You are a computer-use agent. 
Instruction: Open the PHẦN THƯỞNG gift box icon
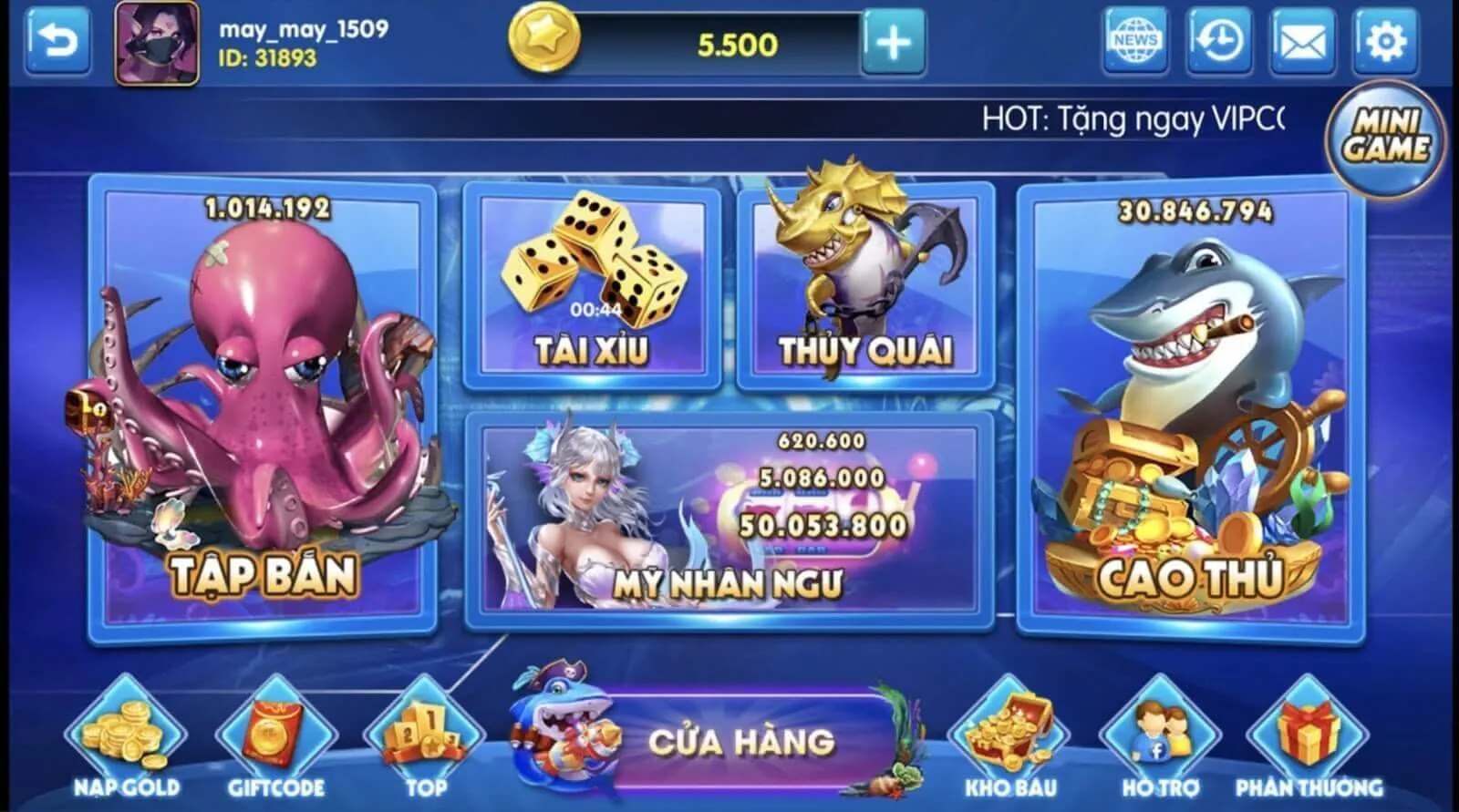(x=1310, y=729)
